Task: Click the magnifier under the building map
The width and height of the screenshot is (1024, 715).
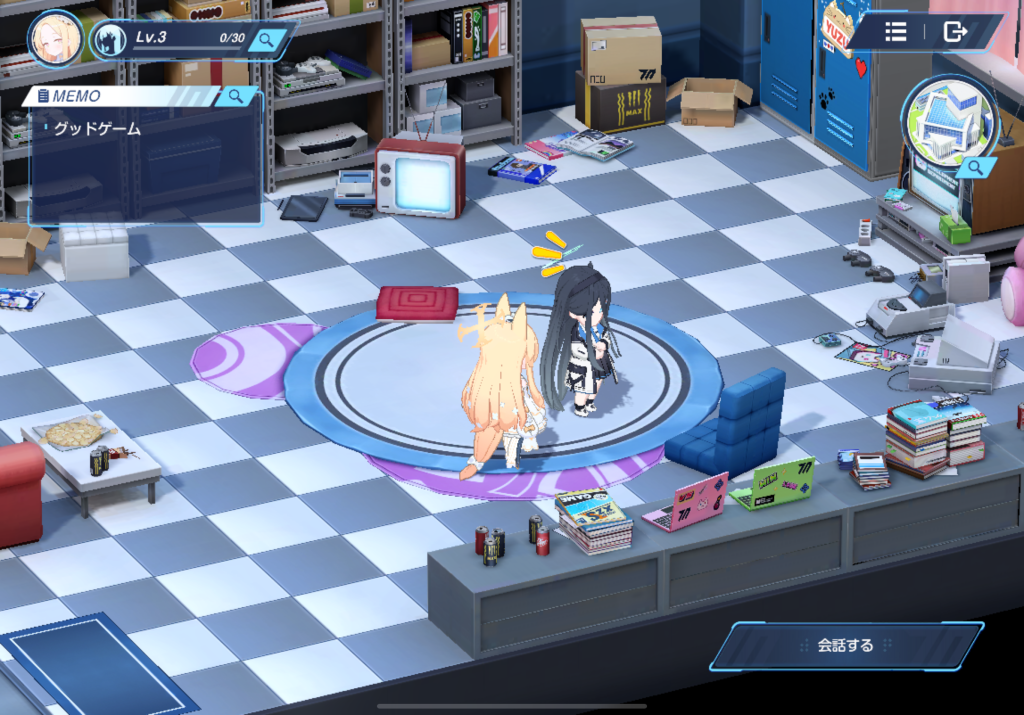Action: 975,169
